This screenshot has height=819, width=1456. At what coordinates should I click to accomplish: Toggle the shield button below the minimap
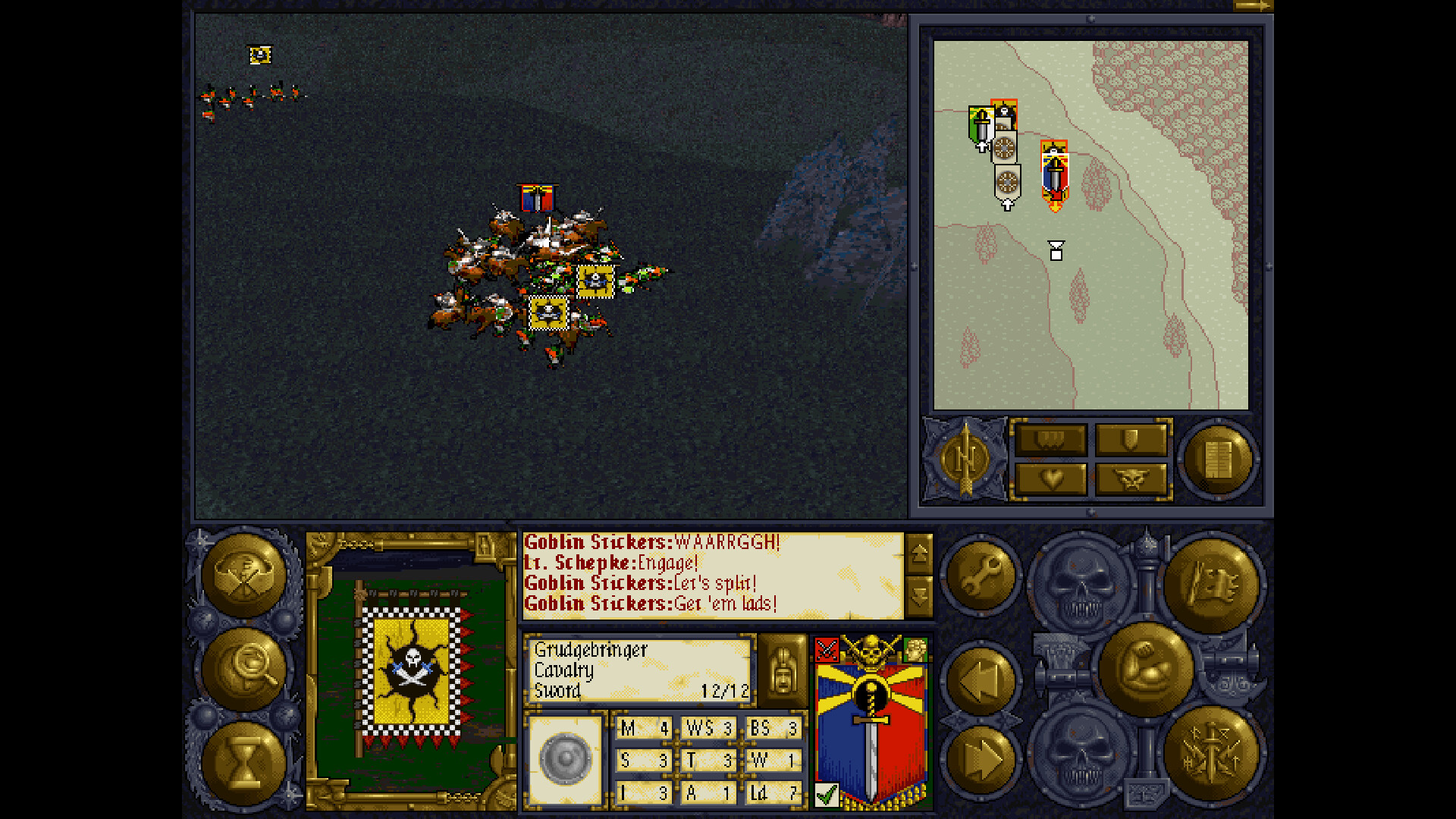point(1131,438)
